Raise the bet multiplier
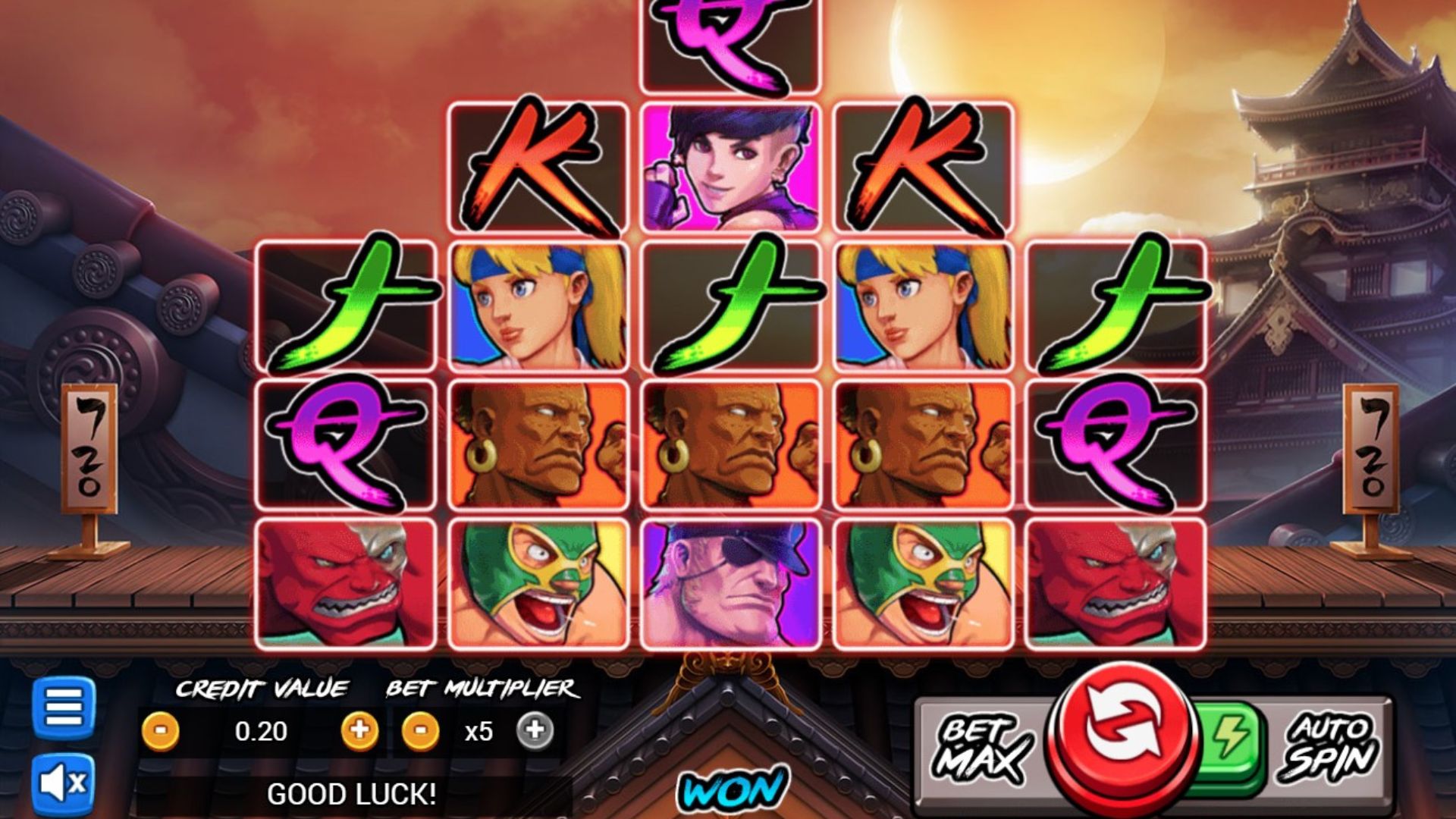 535,731
